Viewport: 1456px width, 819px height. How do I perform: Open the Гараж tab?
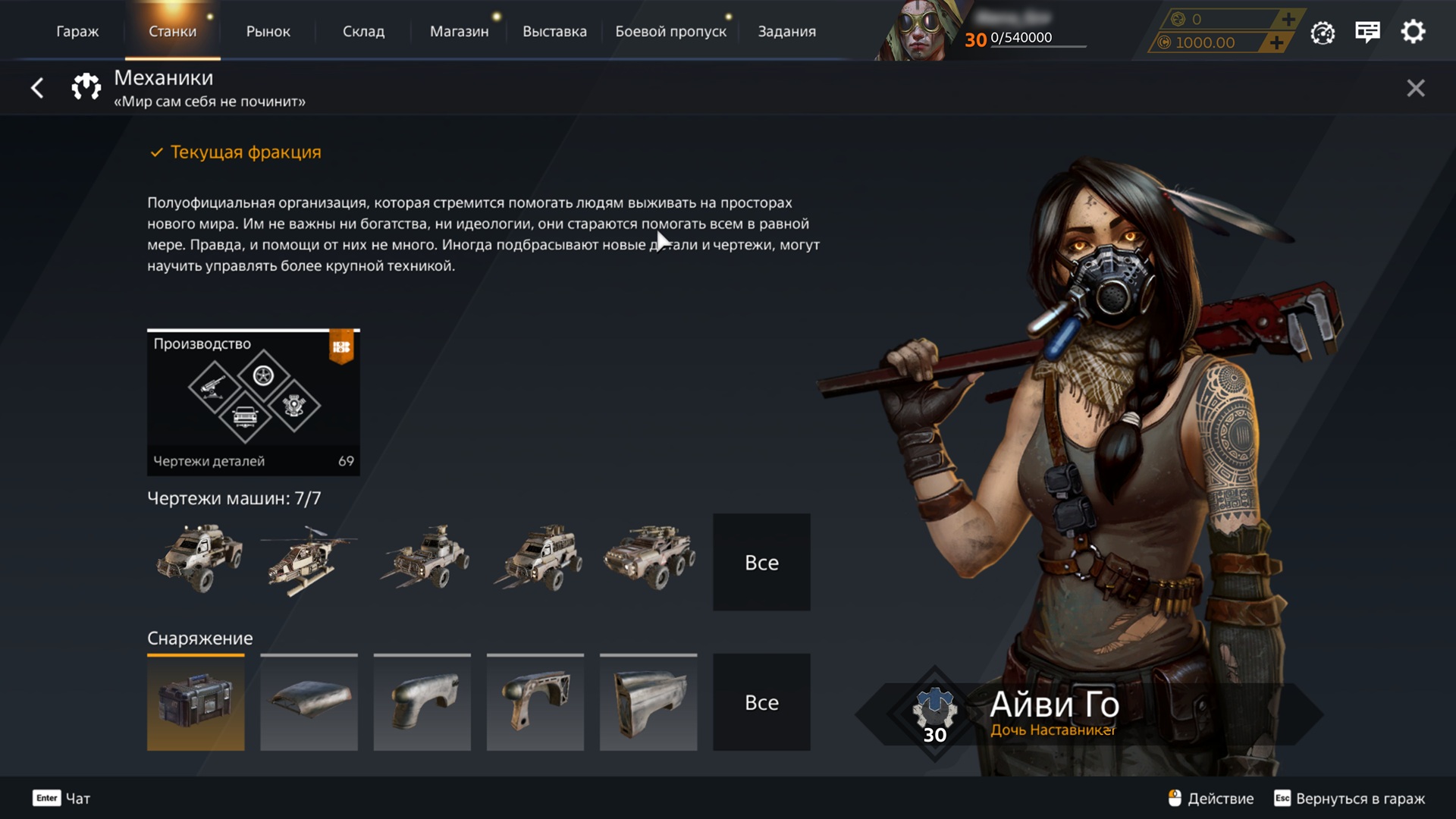pyautogui.click(x=77, y=31)
